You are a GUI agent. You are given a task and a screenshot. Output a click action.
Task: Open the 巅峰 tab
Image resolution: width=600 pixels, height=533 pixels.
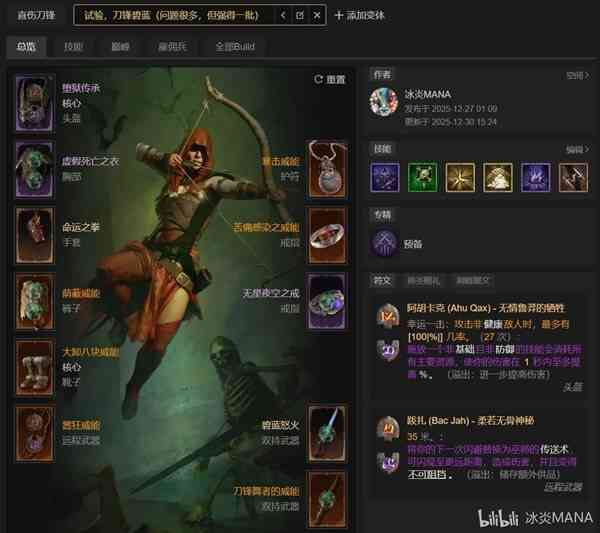121,47
